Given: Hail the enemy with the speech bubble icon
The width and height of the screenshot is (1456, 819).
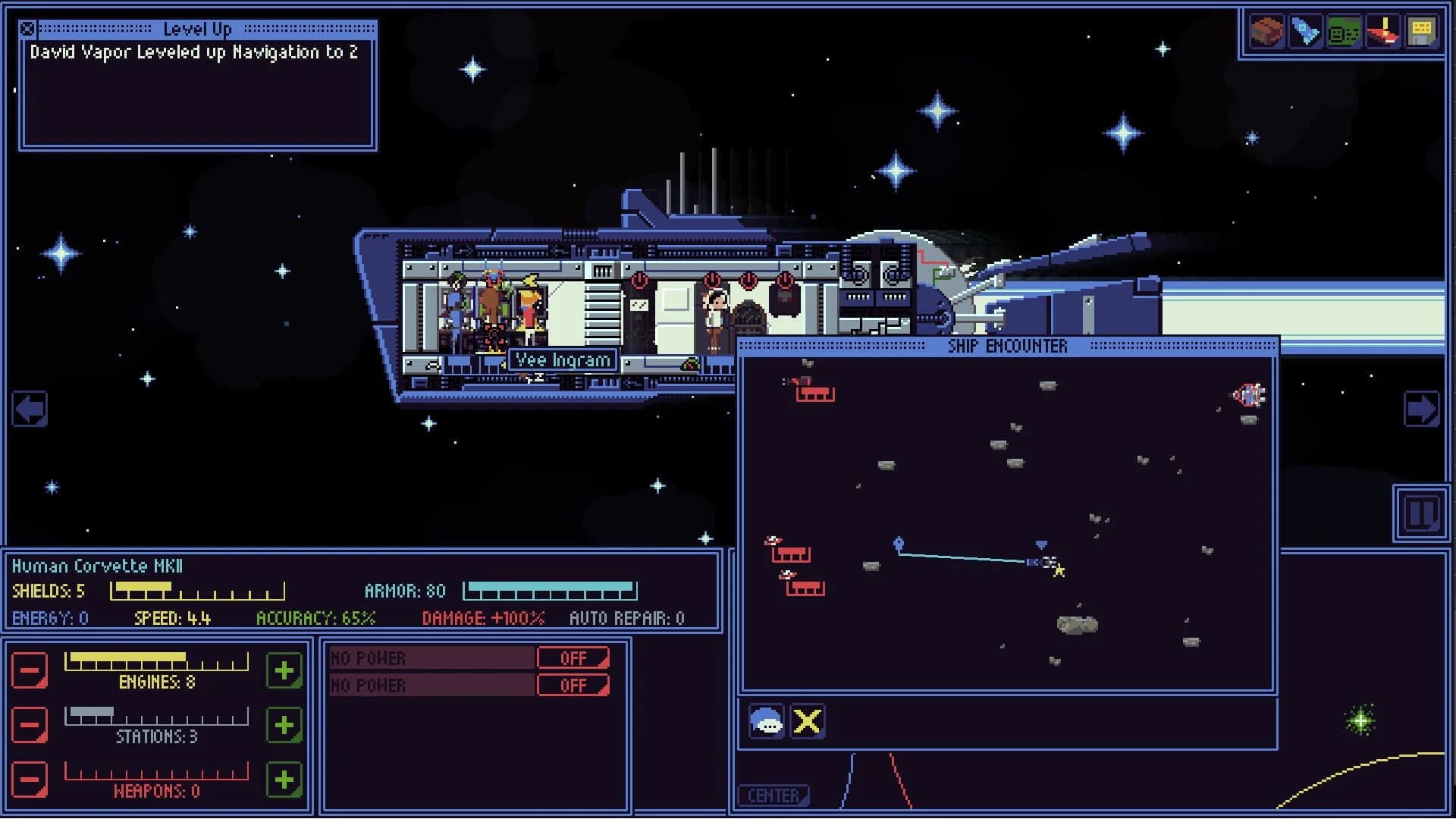Looking at the screenshot, I should [x=767, y=721].
